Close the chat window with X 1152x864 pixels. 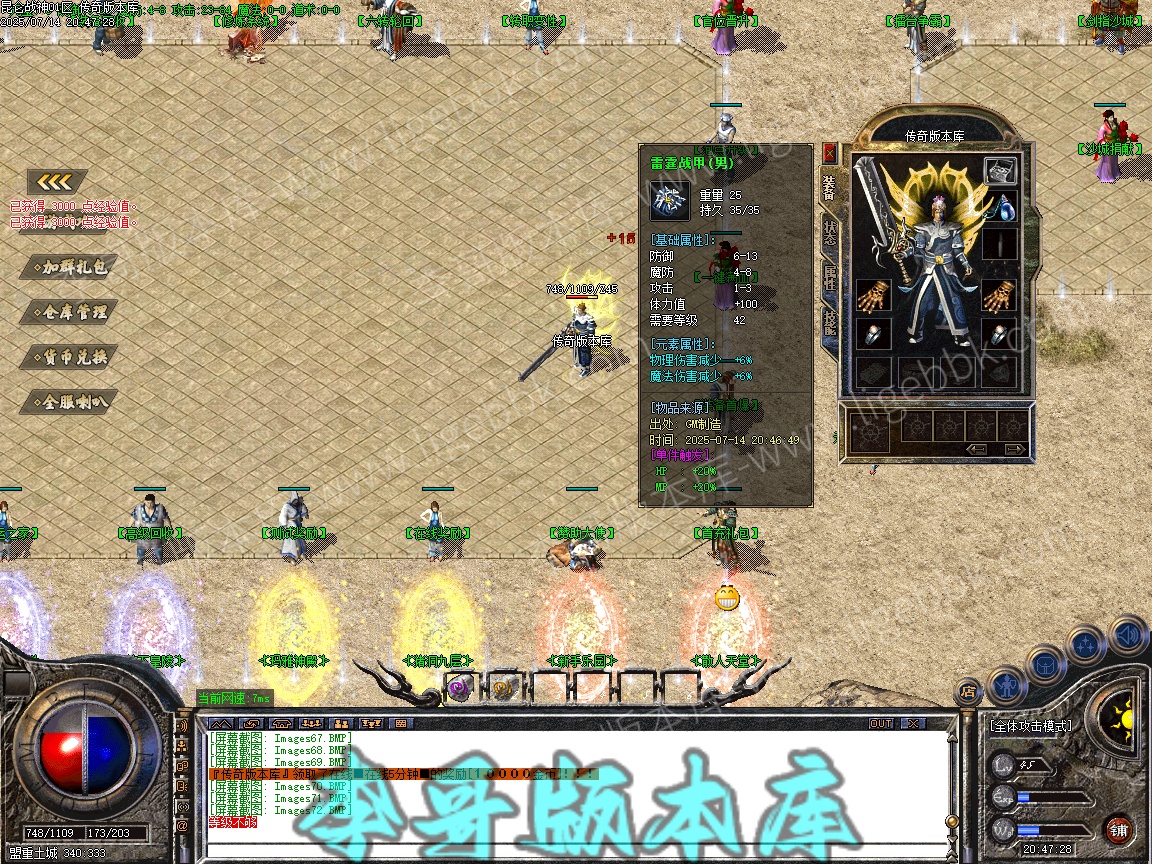point(913,723)
